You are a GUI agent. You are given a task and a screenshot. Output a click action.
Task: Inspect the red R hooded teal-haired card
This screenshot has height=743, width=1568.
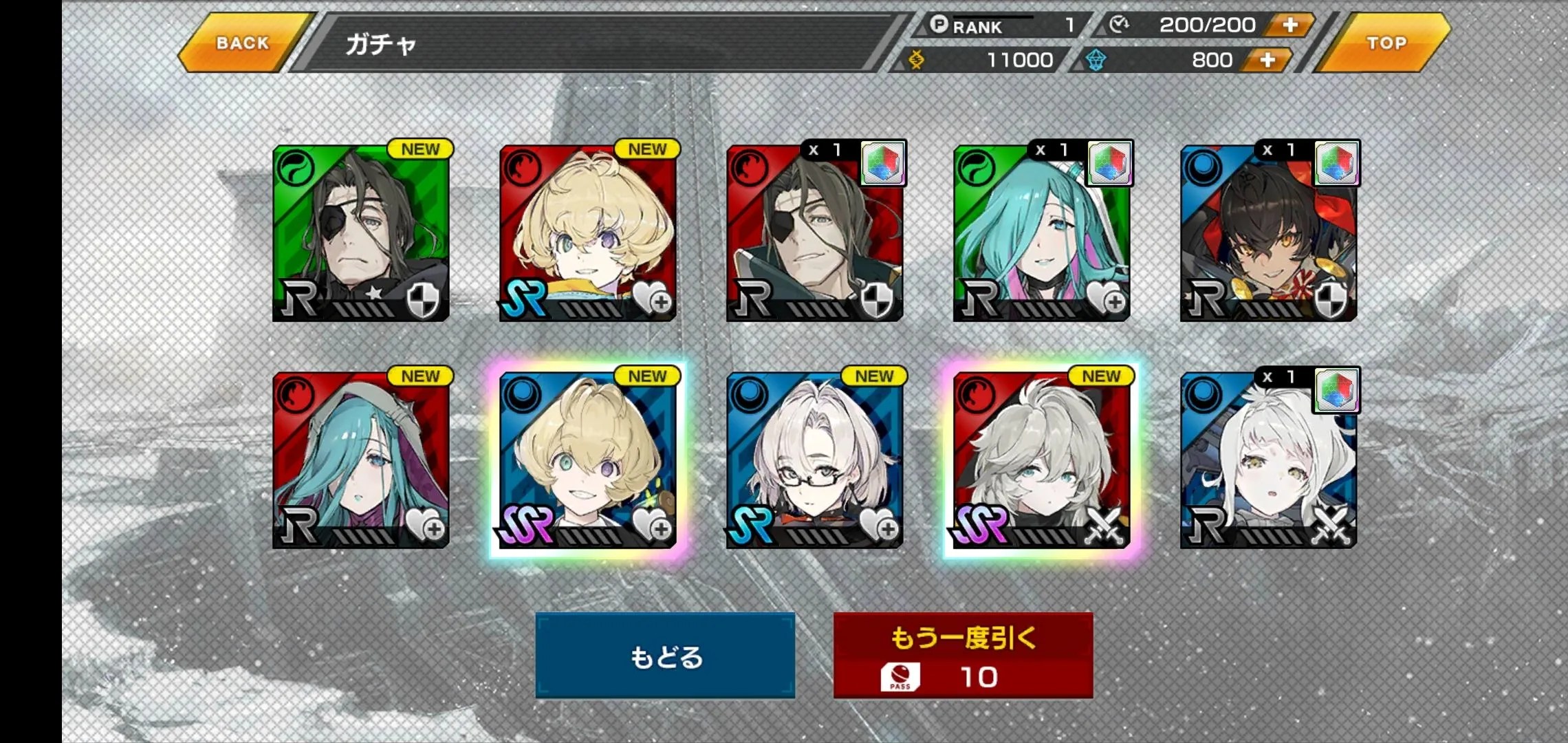[361, 460]
